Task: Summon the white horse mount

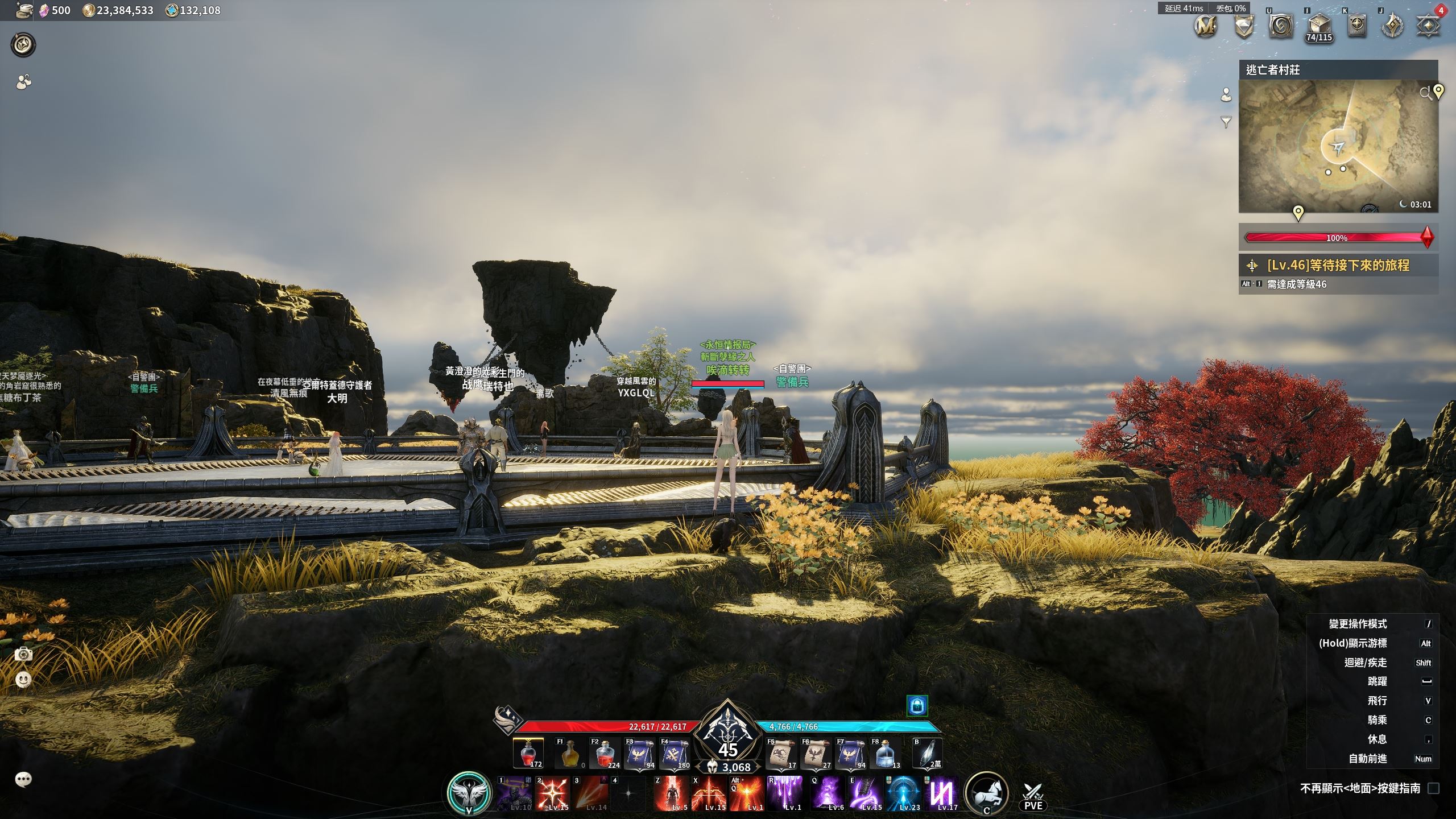Action: (987, 792)
